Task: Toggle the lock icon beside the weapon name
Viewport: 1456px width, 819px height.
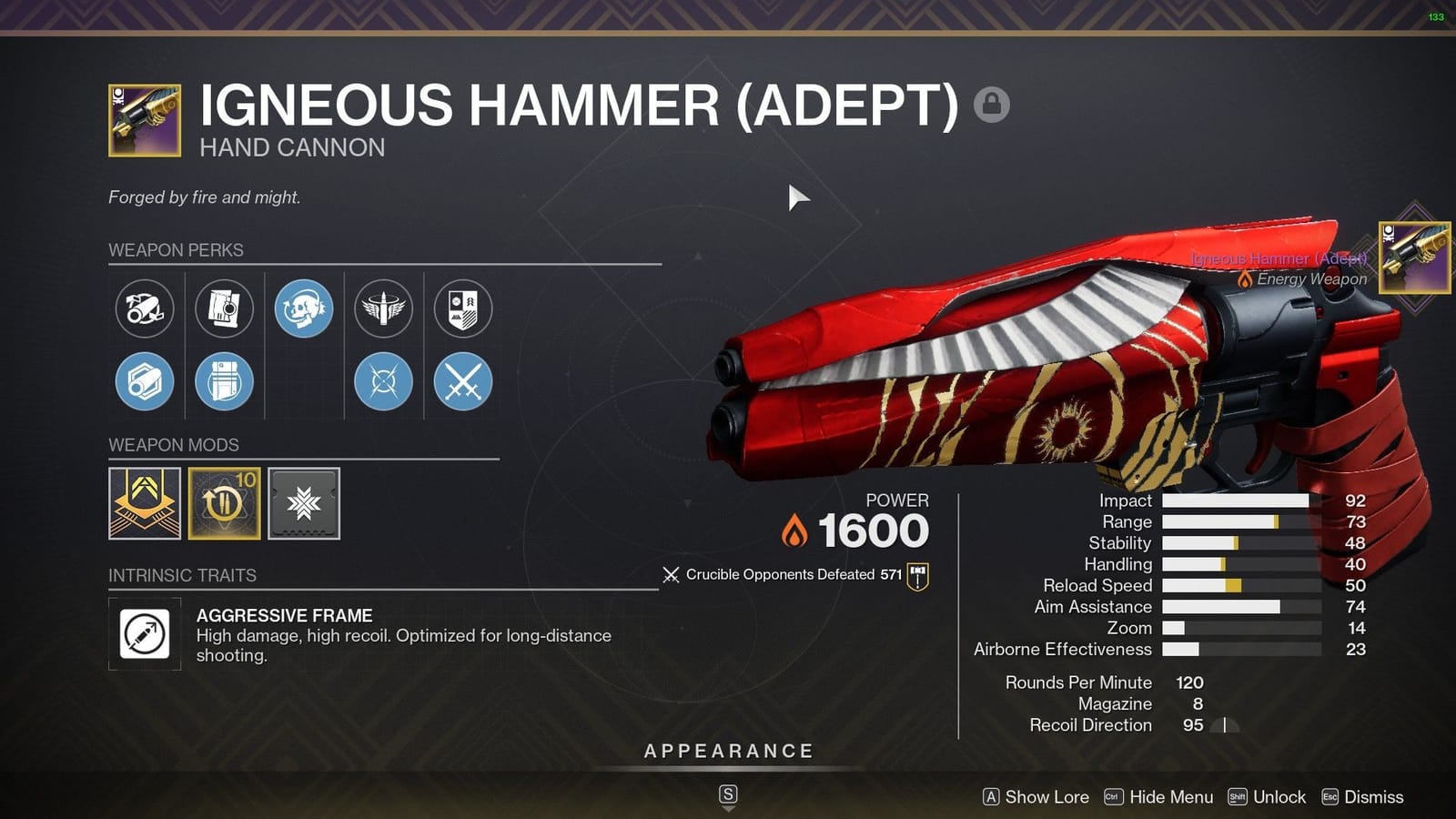Action: point(992,105)
